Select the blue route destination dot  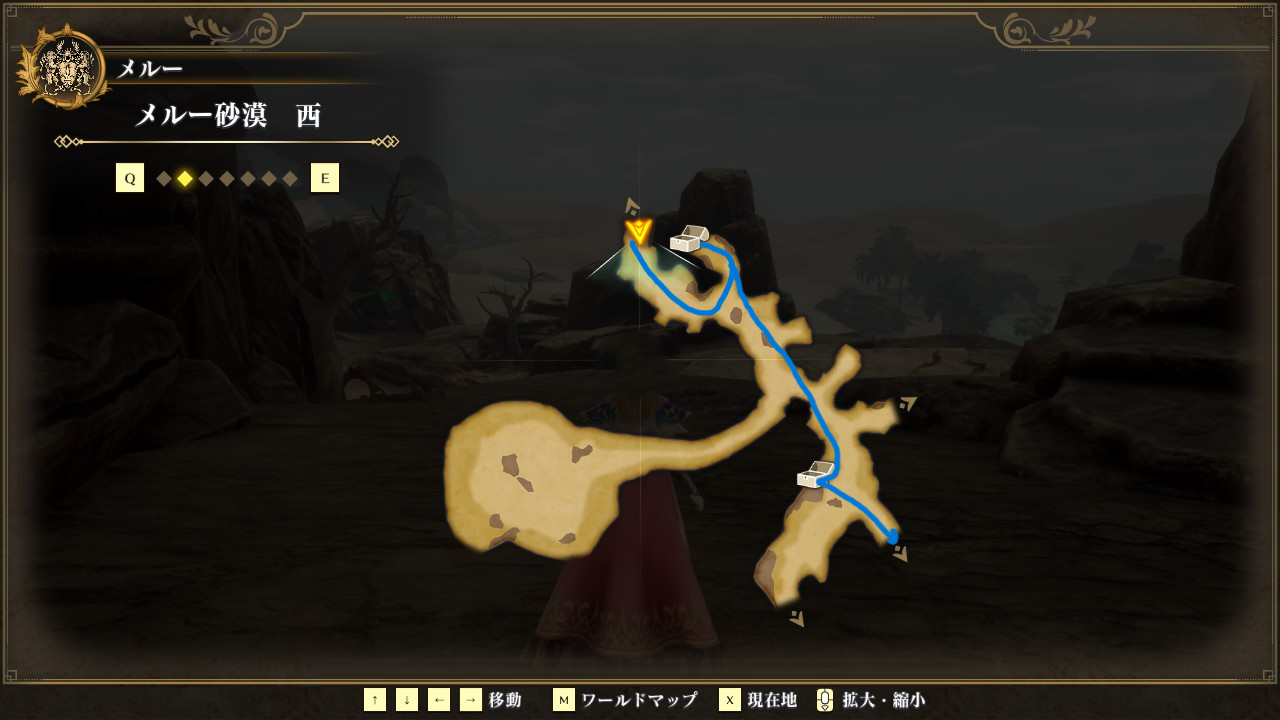892,537
